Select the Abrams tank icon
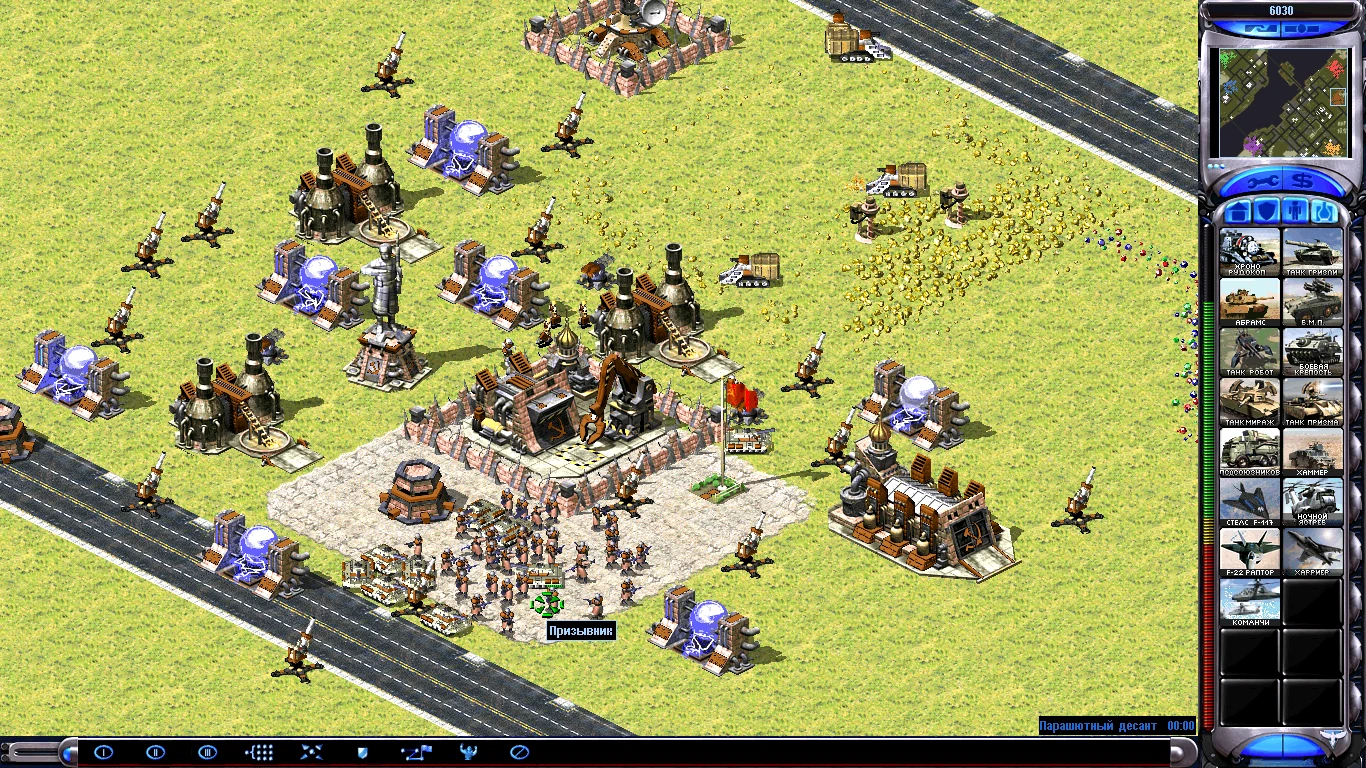This screenshot has height=768, width=1366. pyautogui.click(x=1249, y=300)
